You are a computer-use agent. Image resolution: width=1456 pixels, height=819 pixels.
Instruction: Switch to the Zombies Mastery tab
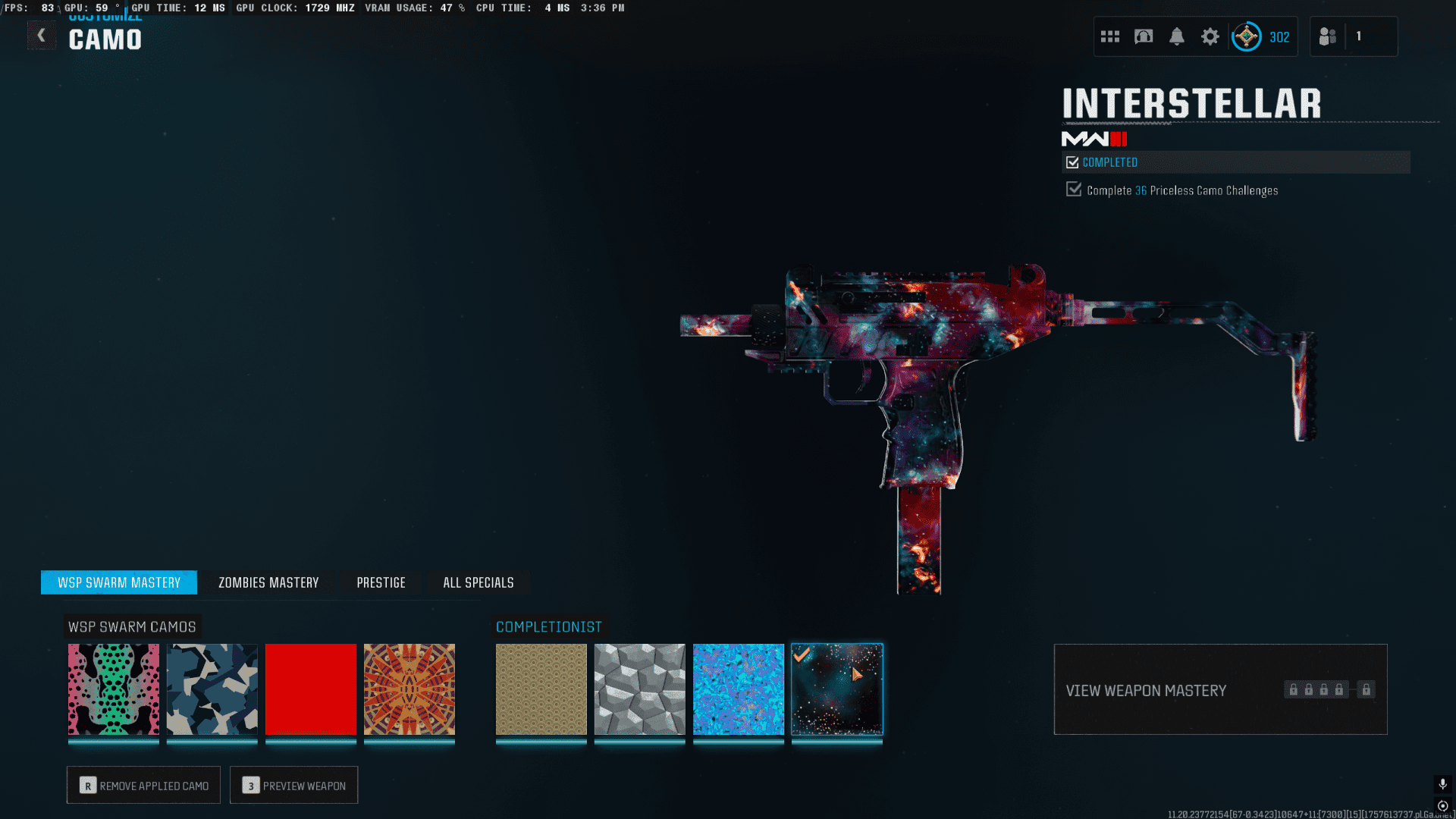point(268,582)
